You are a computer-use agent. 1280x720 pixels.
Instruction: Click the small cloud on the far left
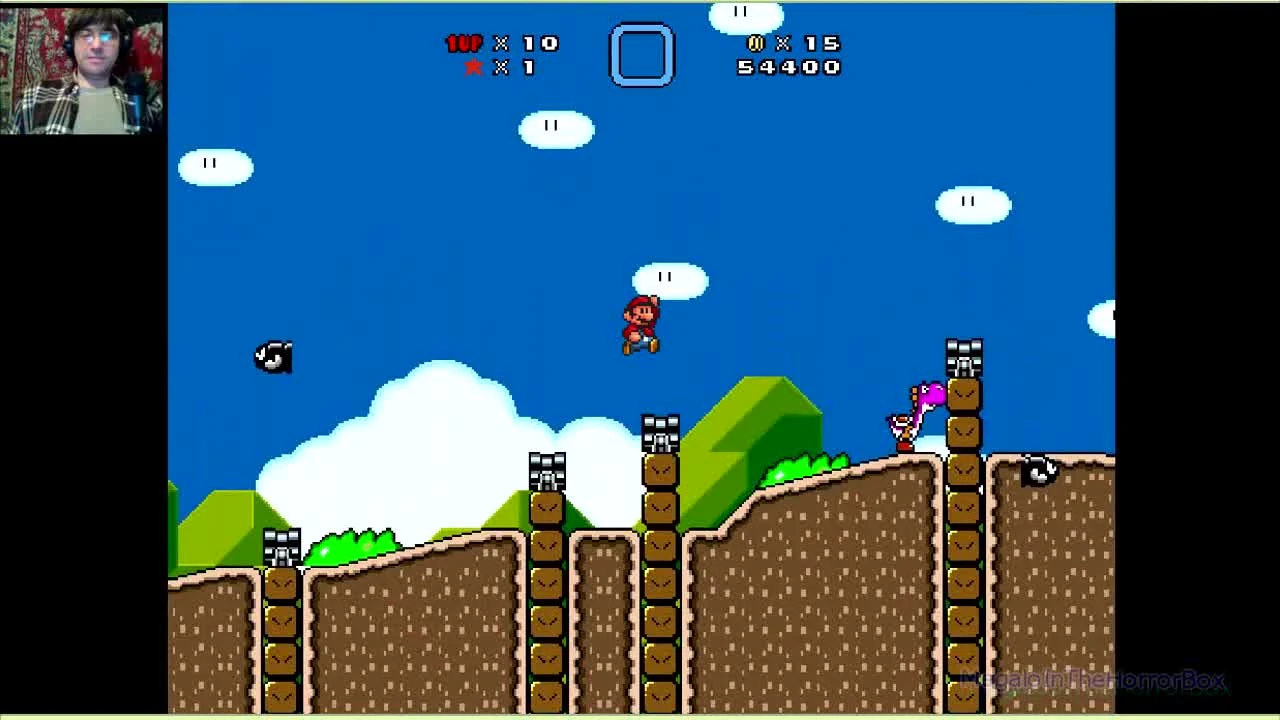click(x=215, y=165)
